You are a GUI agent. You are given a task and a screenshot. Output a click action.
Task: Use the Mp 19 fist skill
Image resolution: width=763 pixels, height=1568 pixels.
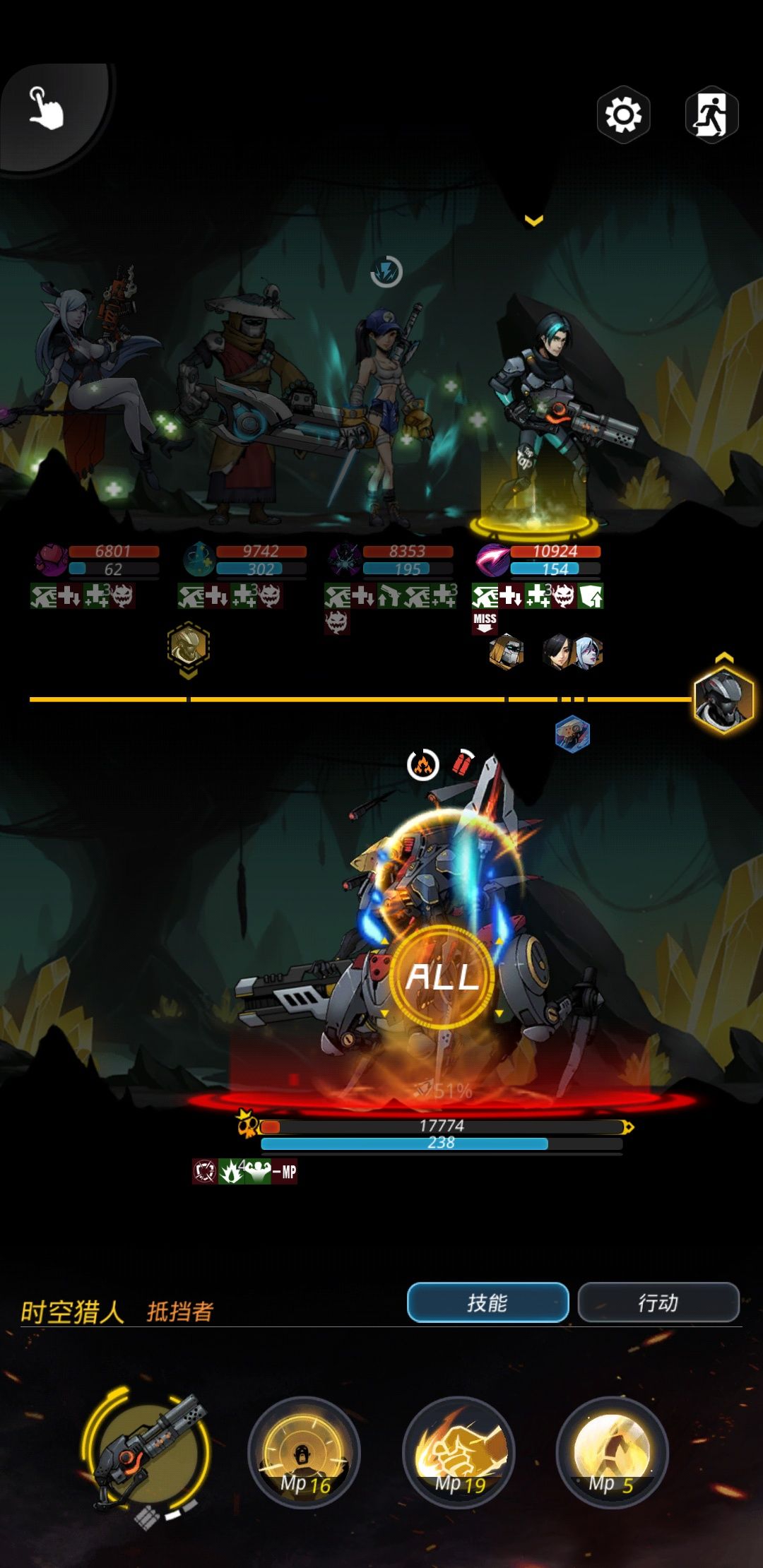(459, 1452)
